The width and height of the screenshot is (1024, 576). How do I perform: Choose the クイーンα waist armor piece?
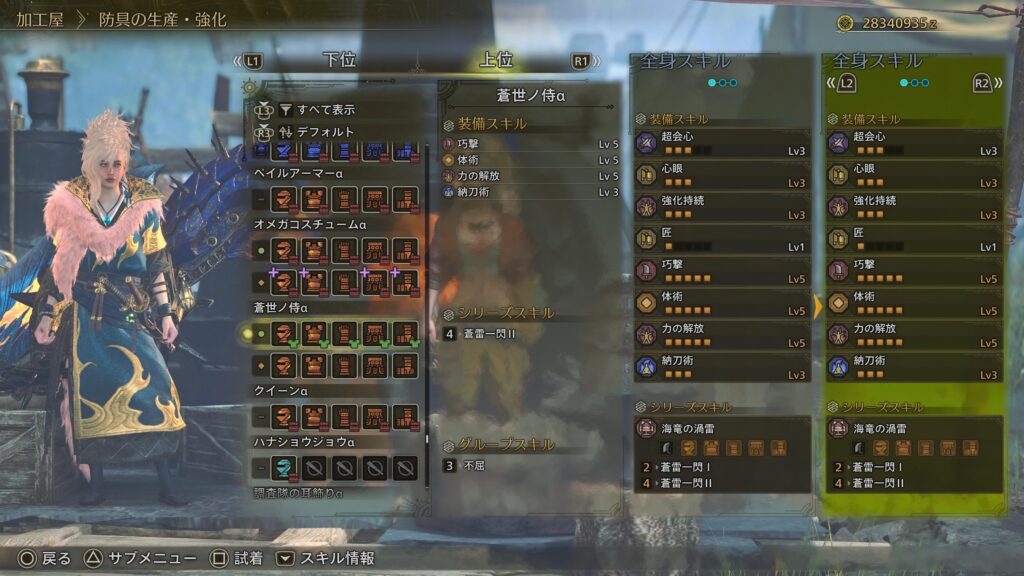tap(375, 416)
